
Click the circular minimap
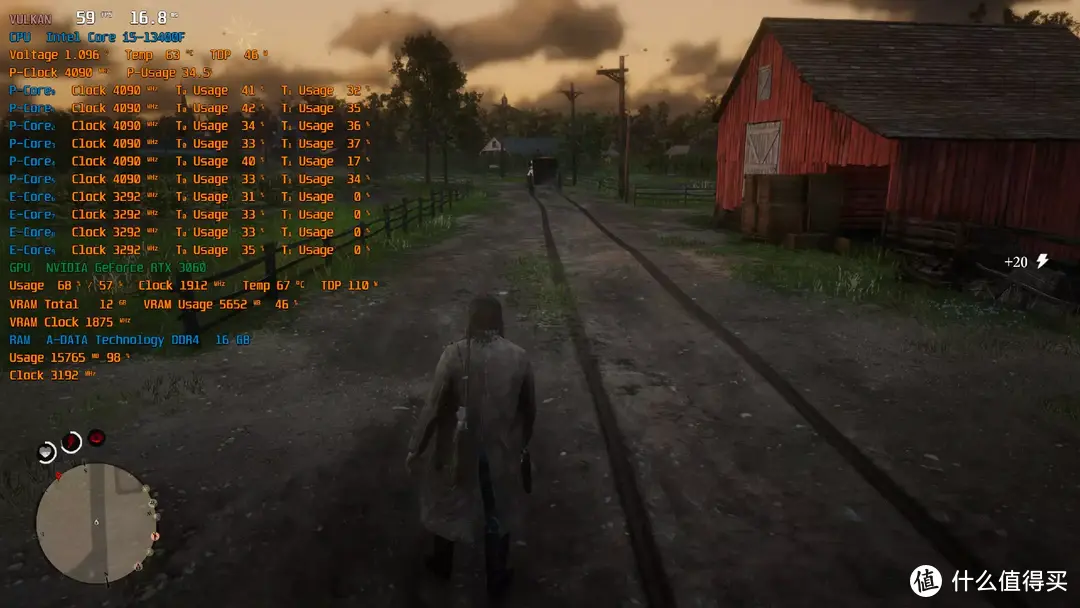(96, 523)
